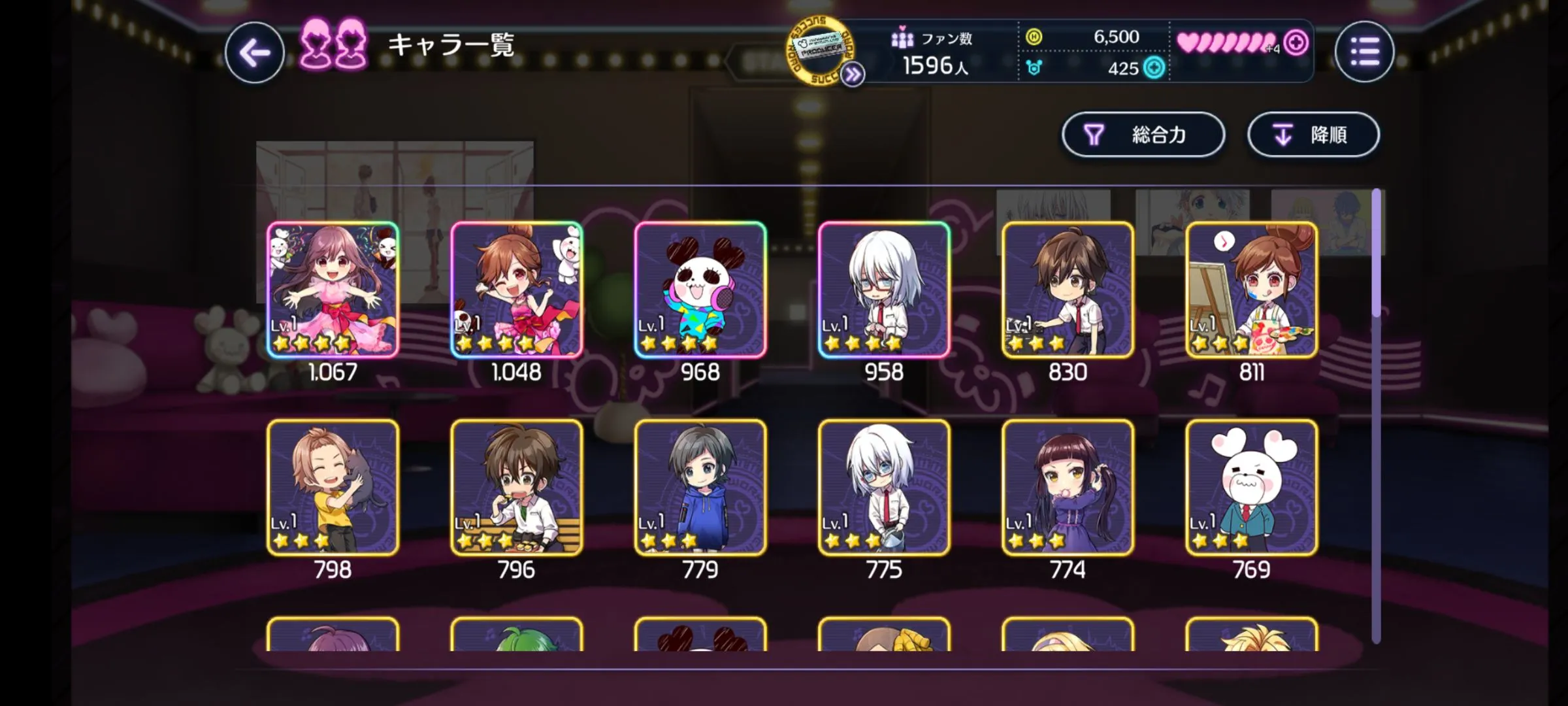Image resolution: width=1568 pixels, height=706 pixels.
Task: Add currency with the teal plus button
Action: [1154, 68]
